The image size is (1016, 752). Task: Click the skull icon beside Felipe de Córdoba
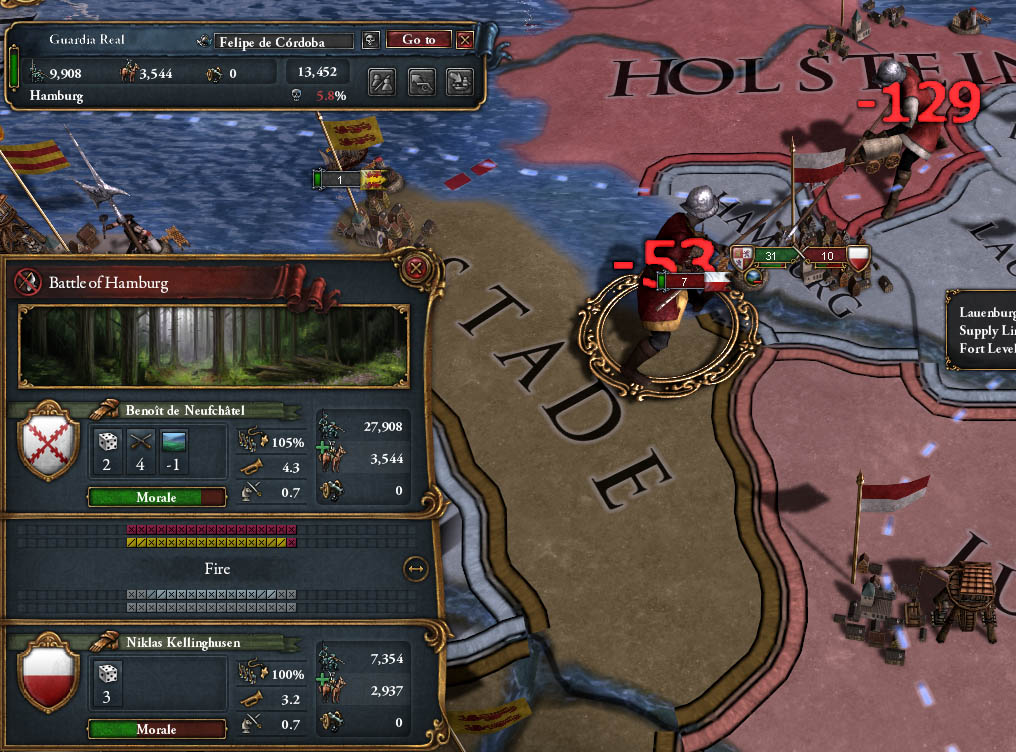[370, 40]
